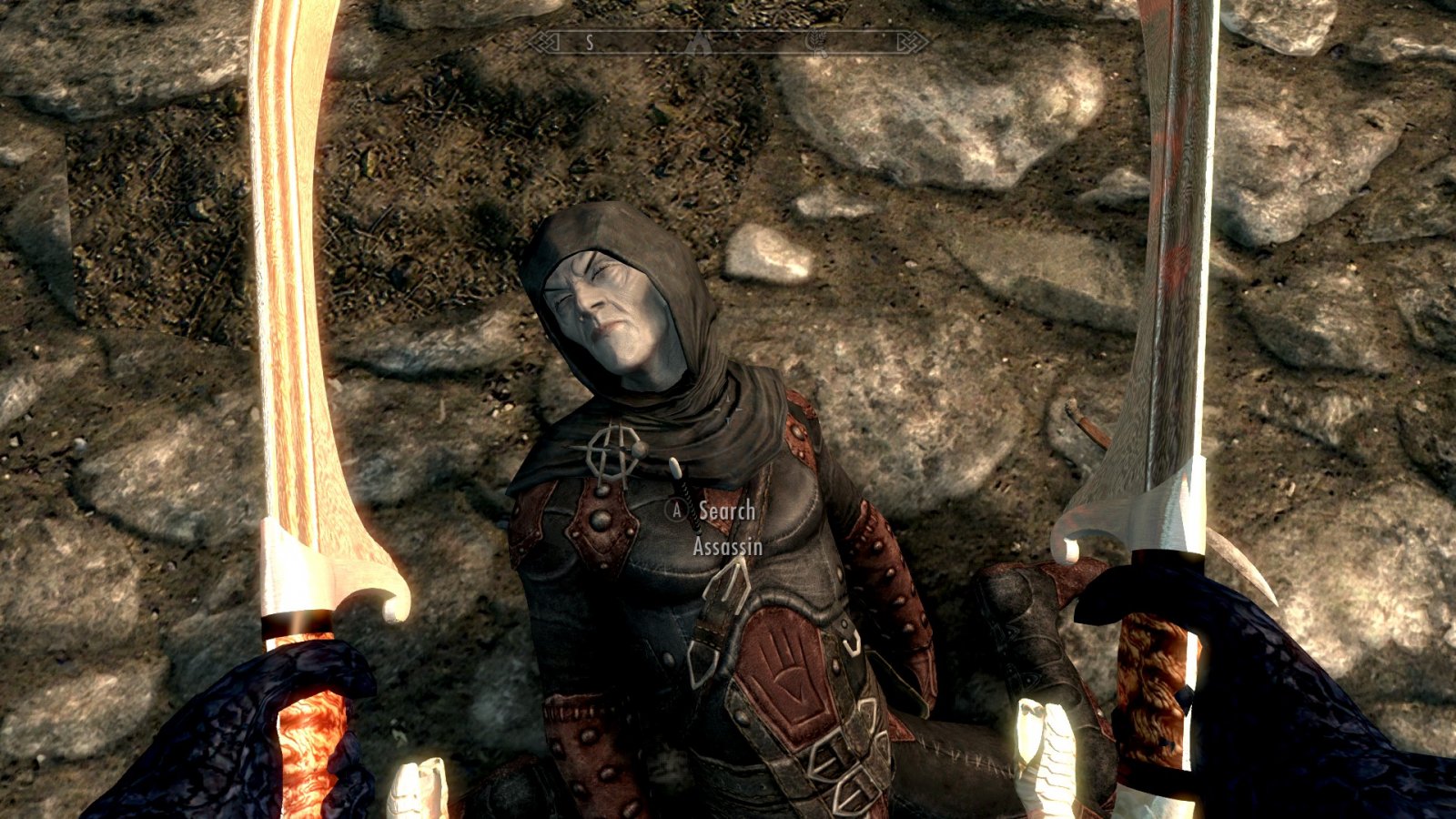Click the camp marker on the compass
The height and width of the screenshot is (819, 1456).
(699, 42)
